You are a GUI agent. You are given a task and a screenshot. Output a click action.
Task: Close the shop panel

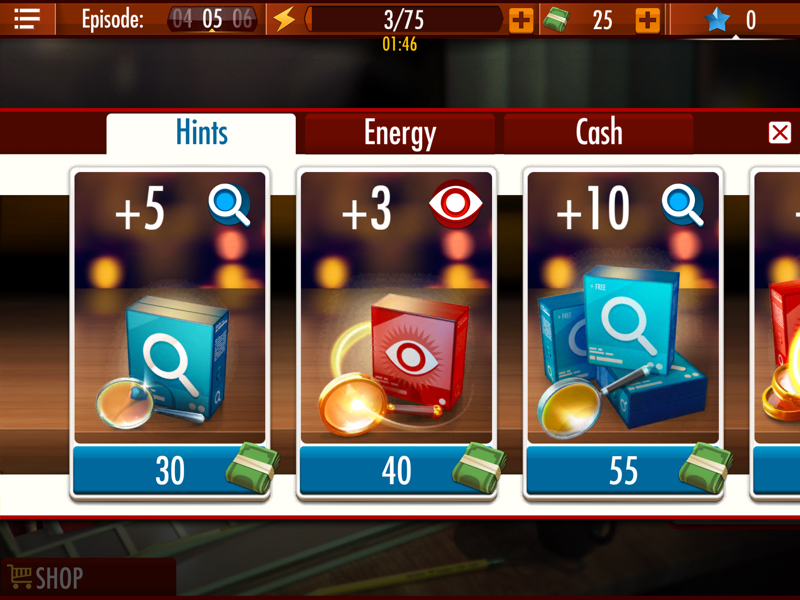pos(780,133)
